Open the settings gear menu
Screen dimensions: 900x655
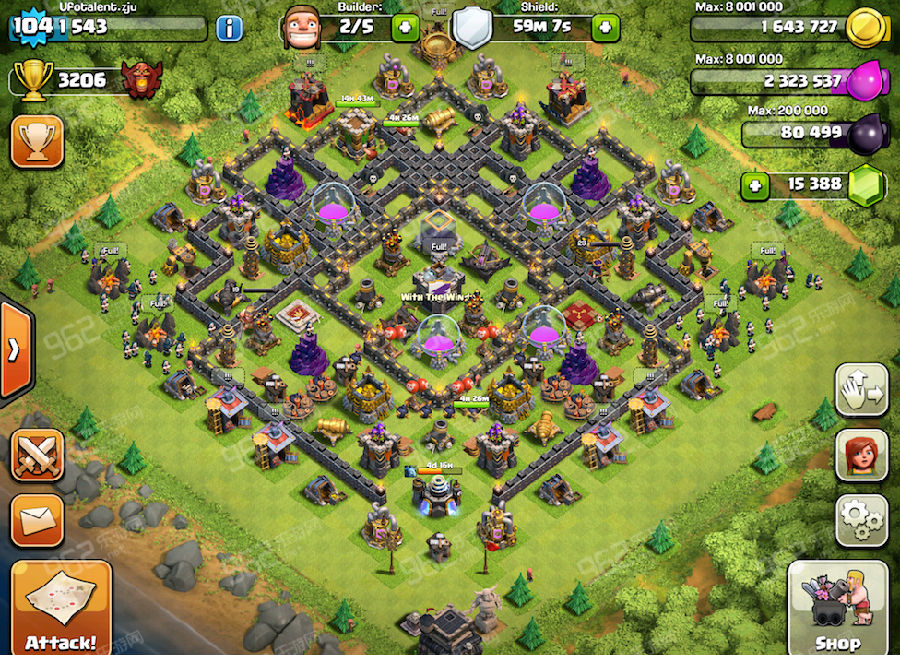(861, 518)
